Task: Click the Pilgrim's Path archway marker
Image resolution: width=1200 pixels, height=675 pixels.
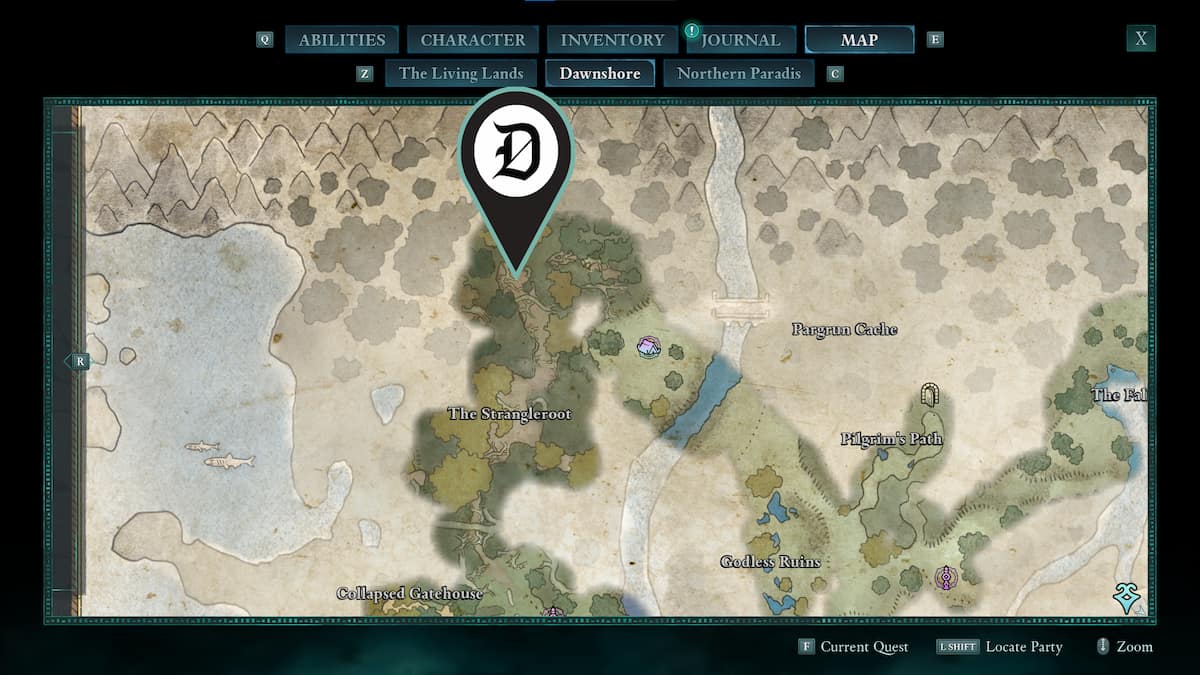Action: (930, 394)
